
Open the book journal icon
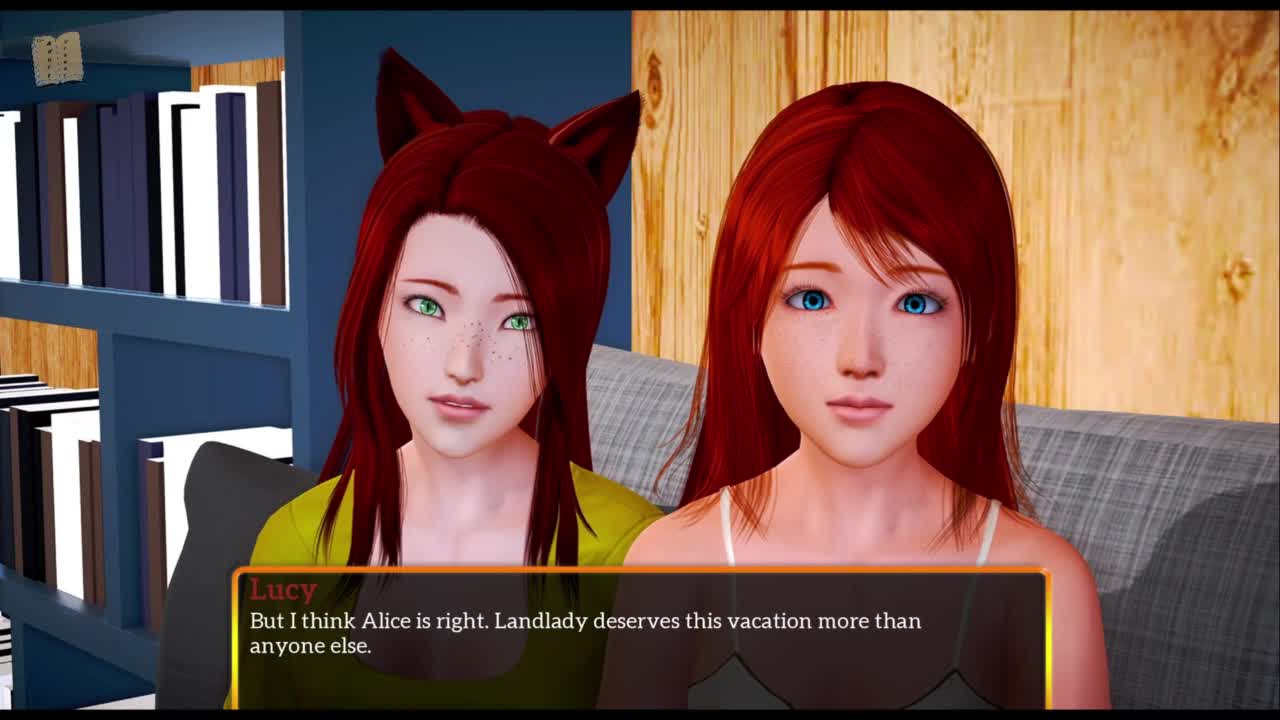pyautogui.click(x=57, y=59)
